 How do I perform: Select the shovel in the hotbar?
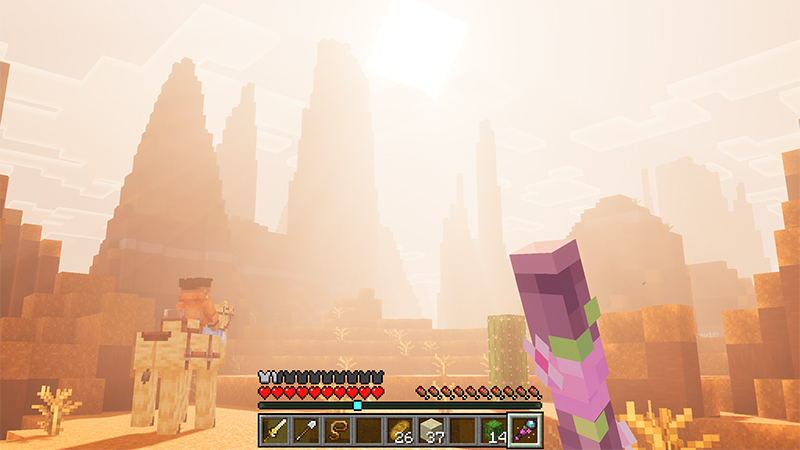(306, 431)
